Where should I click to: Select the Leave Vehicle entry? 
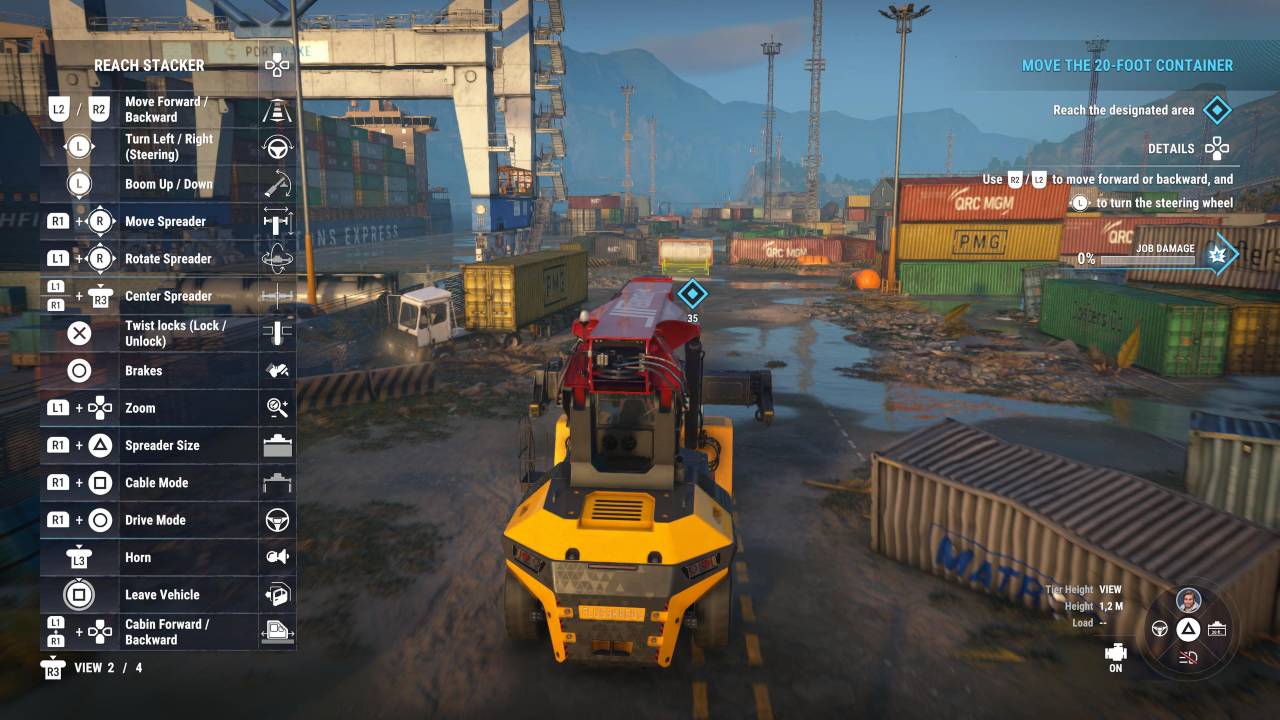(168, 595)
